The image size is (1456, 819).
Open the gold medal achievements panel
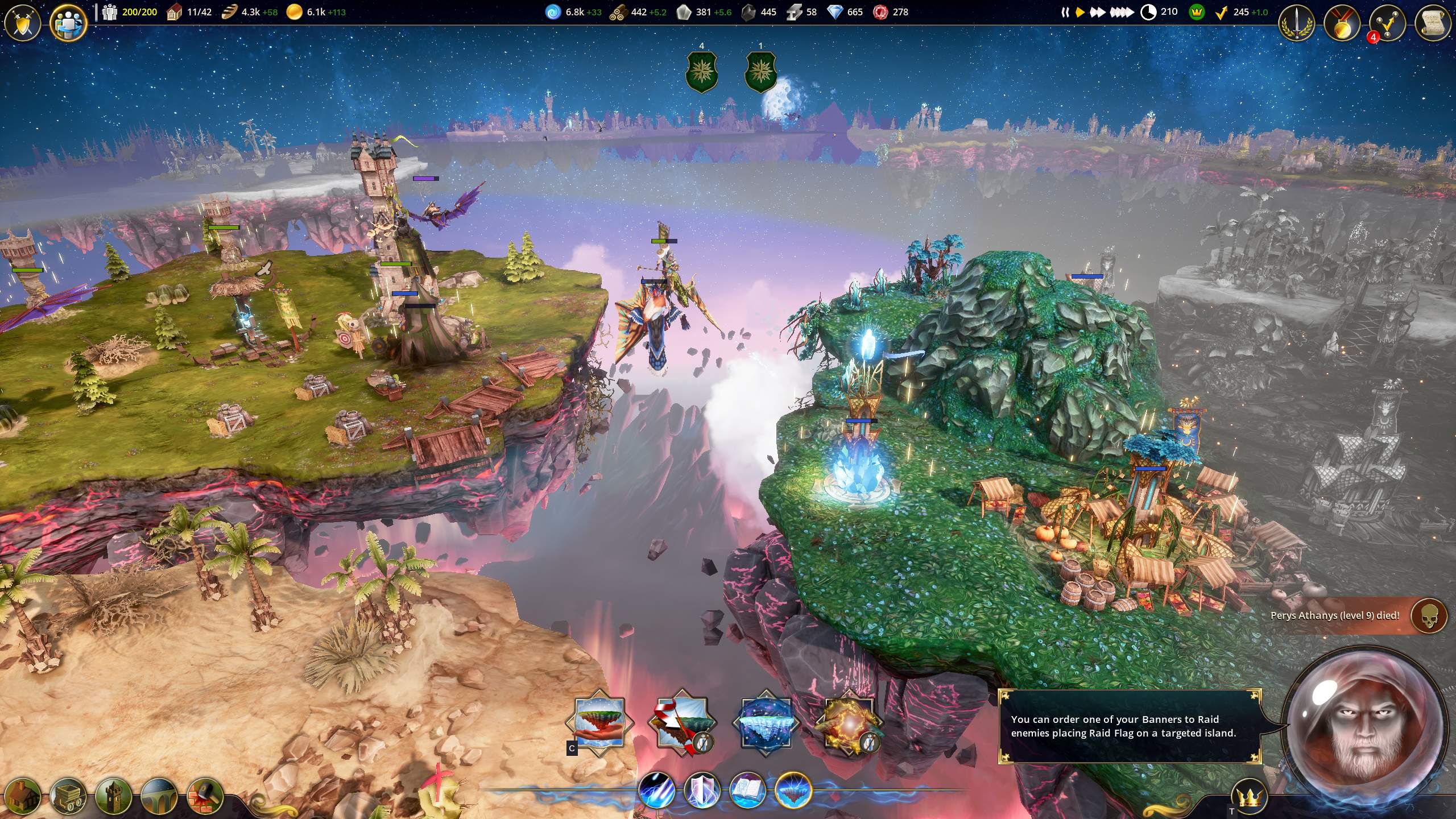(x=1342, y=23)
